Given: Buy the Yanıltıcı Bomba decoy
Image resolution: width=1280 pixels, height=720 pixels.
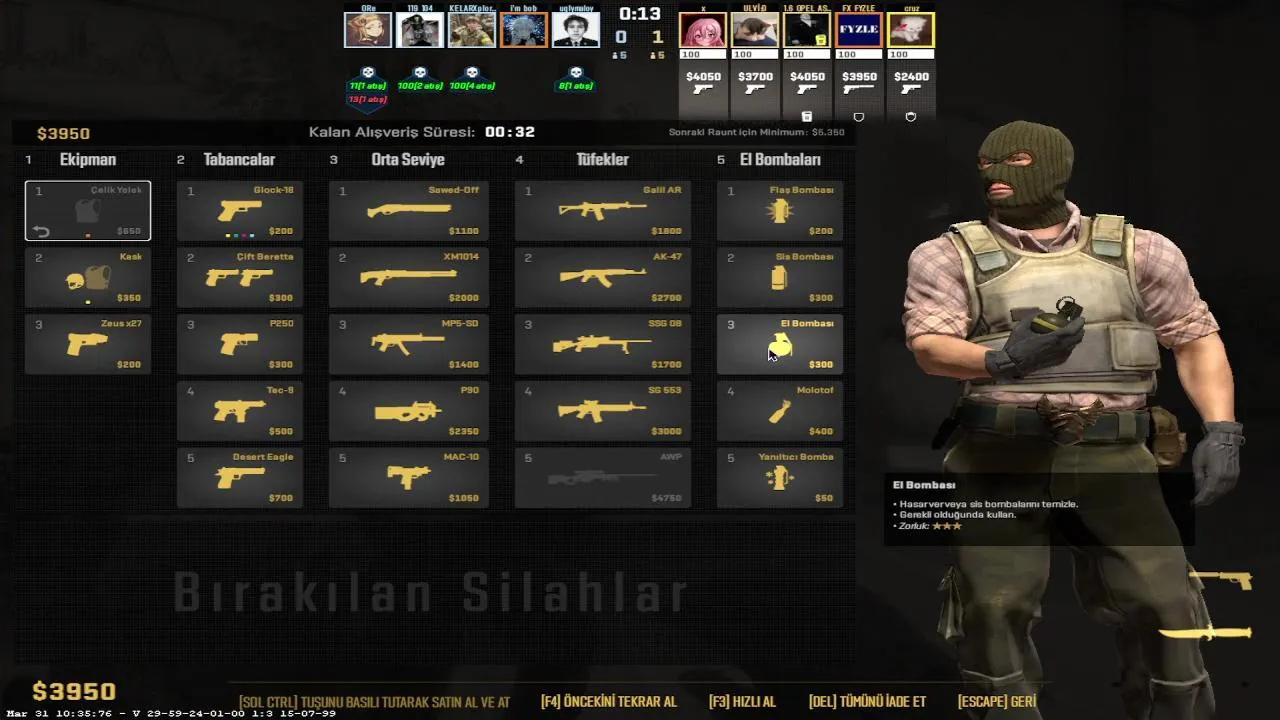Looking at the screenshot, I should click(x=779, y=478).
